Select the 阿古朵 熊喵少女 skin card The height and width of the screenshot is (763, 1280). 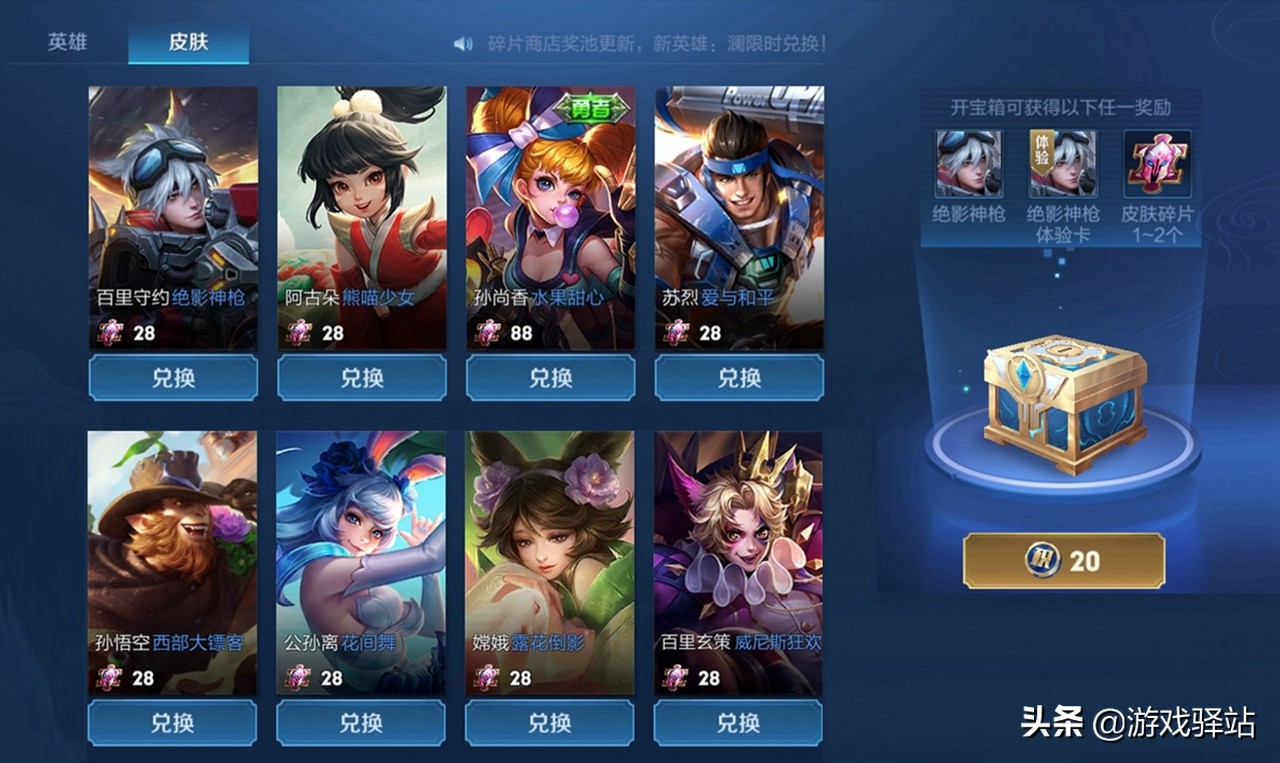[x=361, y=217]
